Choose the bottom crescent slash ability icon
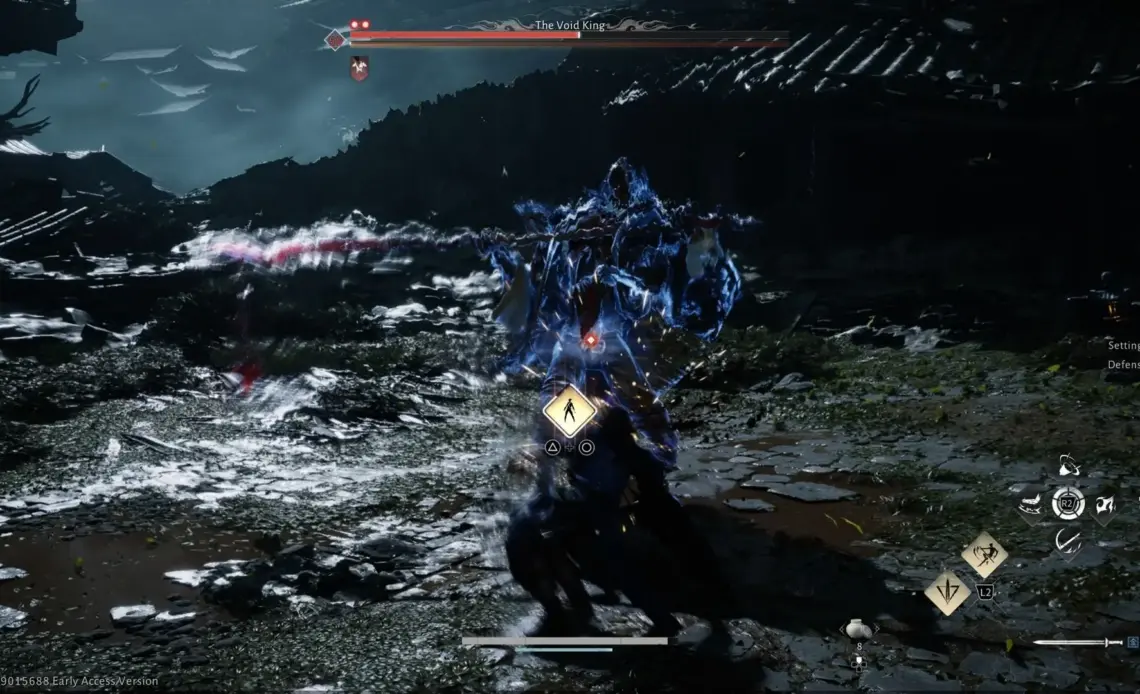Image resolution: width=1140 pixels, height=694 pixels. pyautogui.click(x=1068, y=541)
